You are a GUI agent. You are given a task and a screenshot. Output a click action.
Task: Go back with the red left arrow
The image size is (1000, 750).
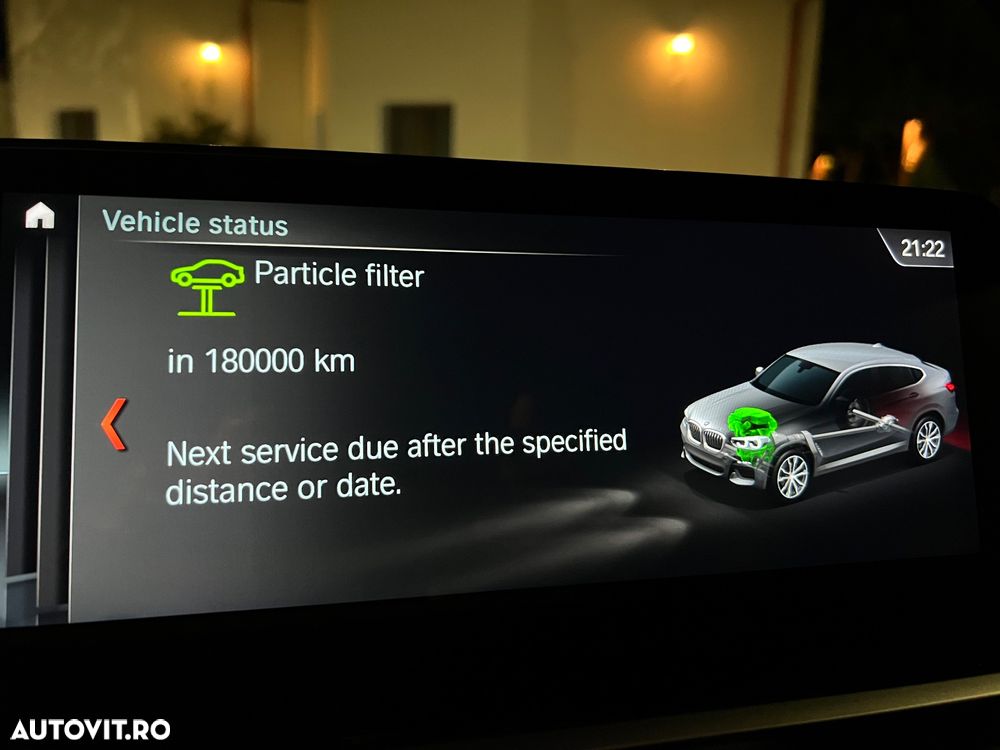(x=115, y=423)
